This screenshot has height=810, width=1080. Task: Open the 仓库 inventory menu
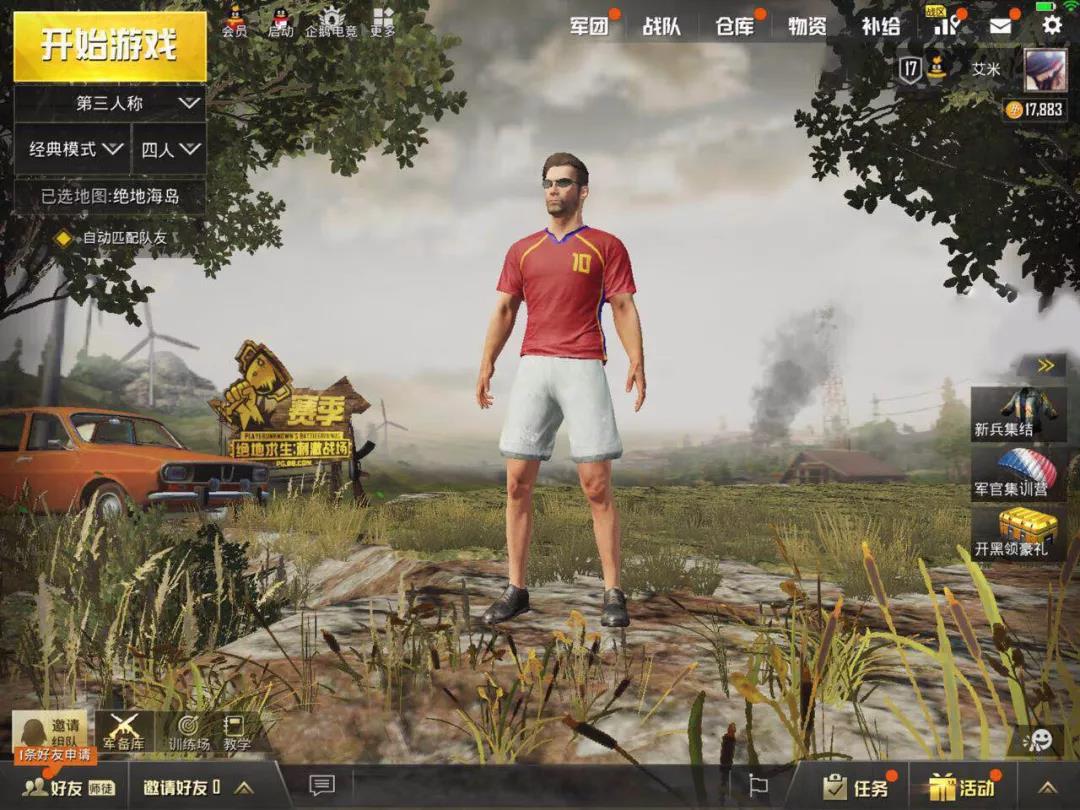click(x=735, y=27)
